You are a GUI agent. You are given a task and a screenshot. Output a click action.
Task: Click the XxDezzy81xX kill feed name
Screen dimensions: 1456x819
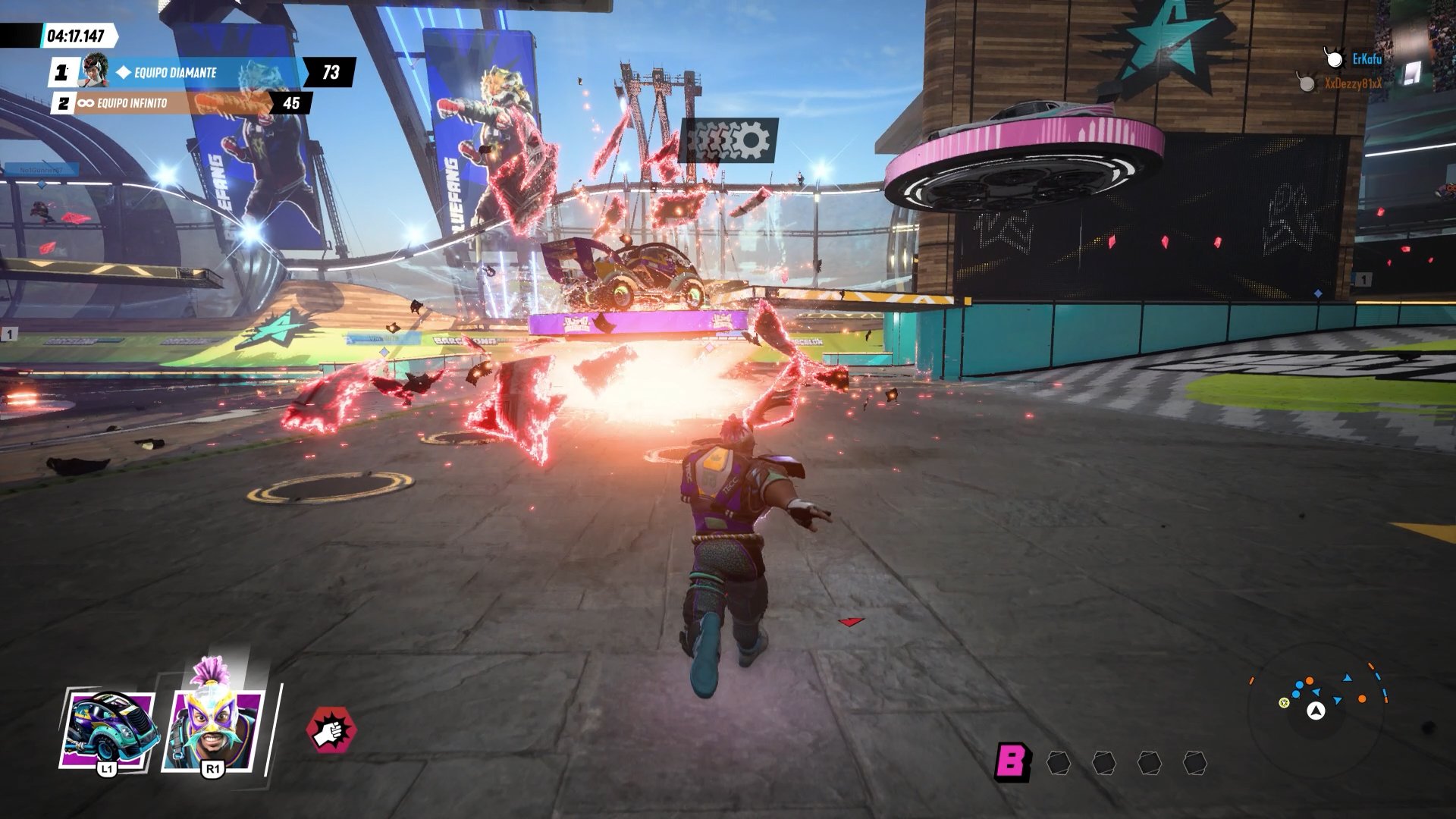(x=1353, y=83)
